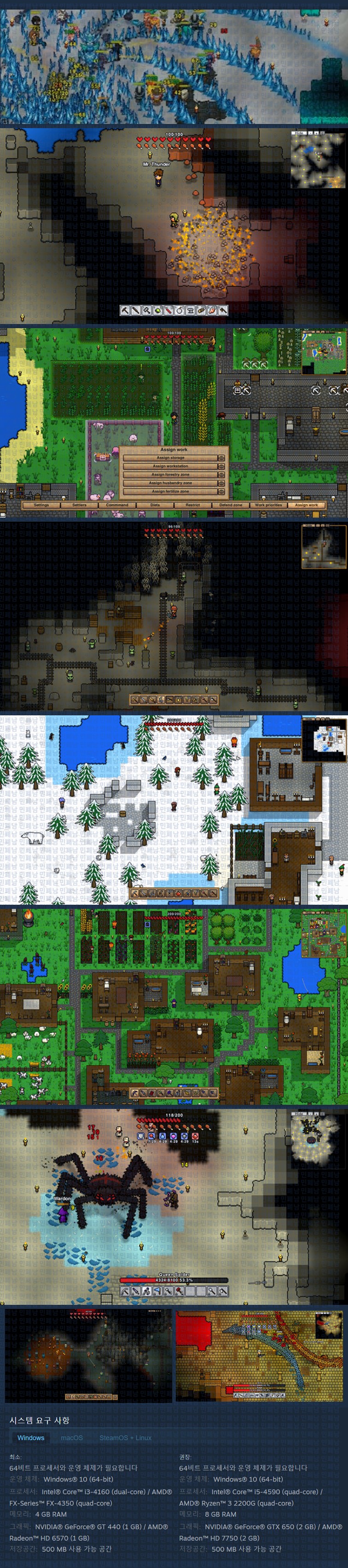The image size is (348, 1568).
Task: Open the Diets settlement button
Action: [x=155, y=505]
